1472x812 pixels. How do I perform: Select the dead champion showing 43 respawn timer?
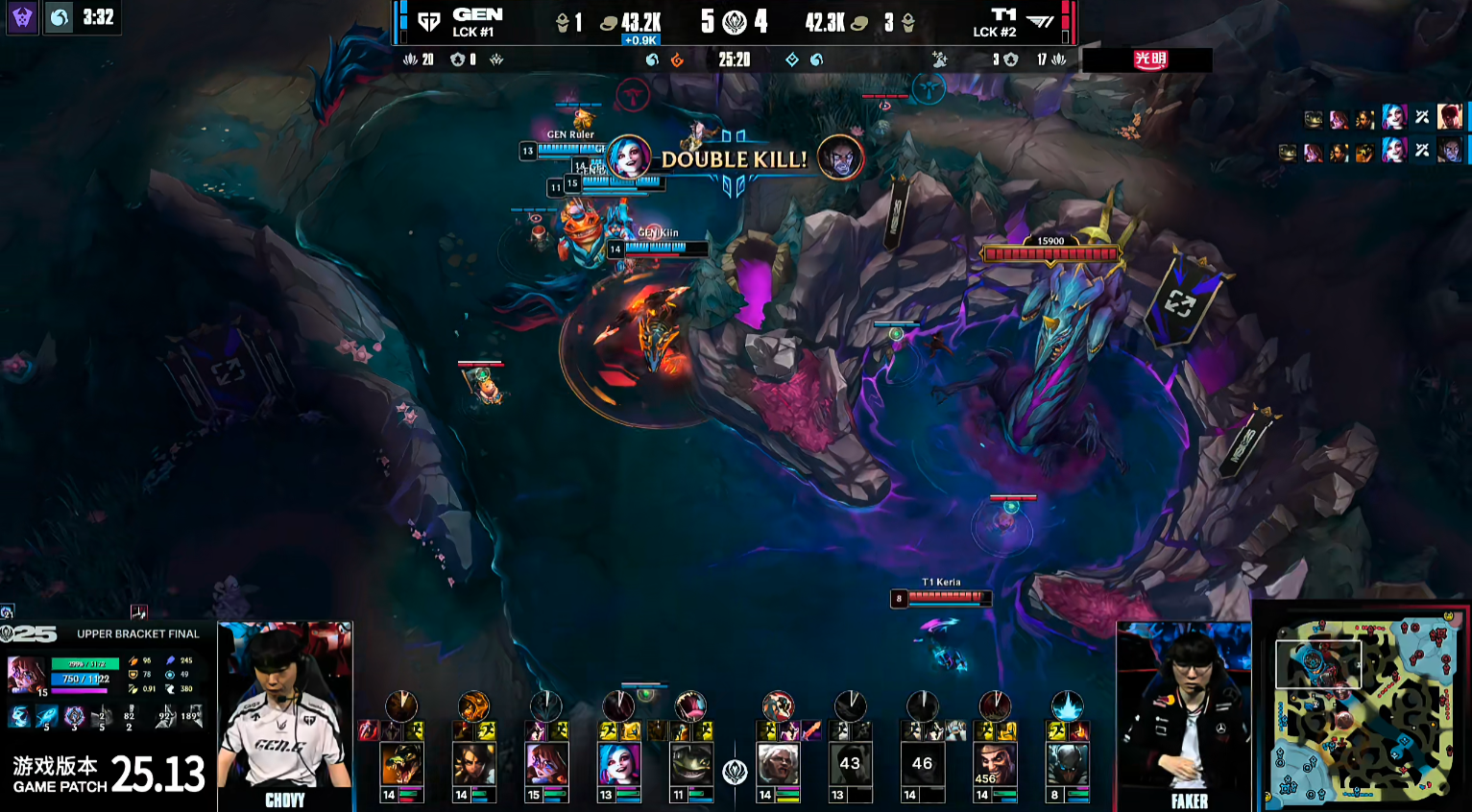point(850,765)
